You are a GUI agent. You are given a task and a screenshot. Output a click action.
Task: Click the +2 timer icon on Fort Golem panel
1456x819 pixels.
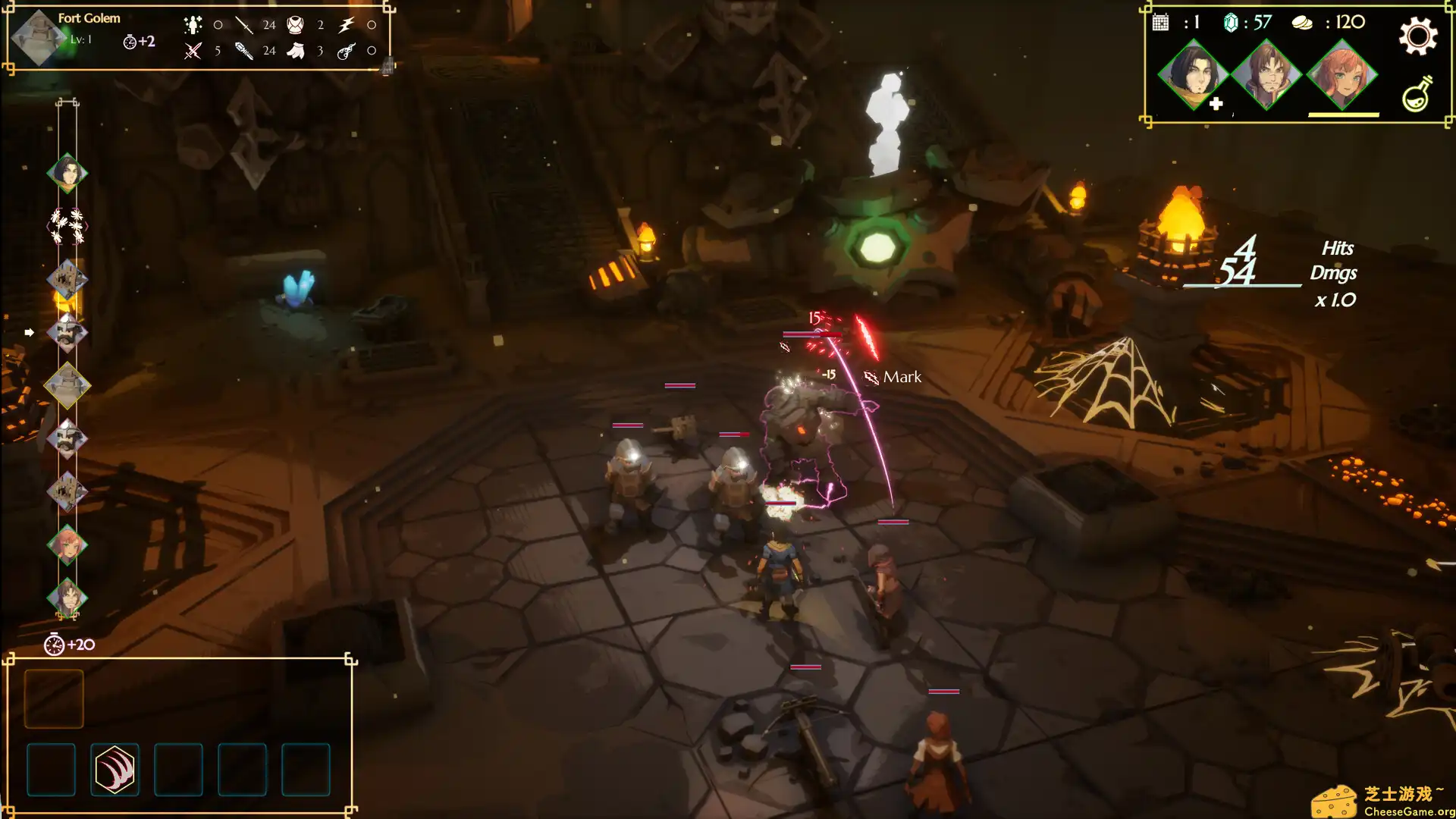click(x=129, y=41)
